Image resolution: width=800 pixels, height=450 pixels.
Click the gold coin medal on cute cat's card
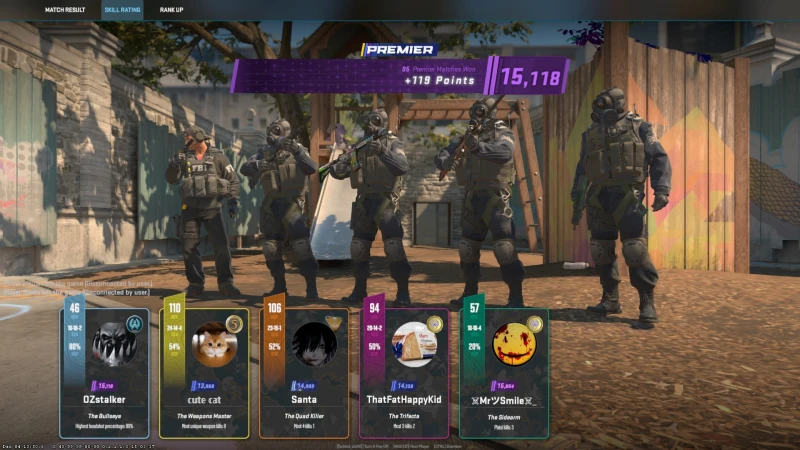(234, 323)
